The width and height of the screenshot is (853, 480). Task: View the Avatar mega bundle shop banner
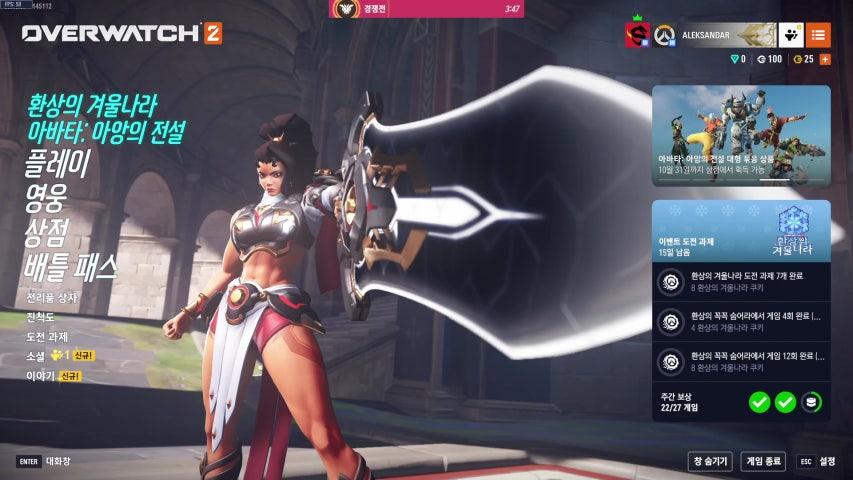coord(741,135)
